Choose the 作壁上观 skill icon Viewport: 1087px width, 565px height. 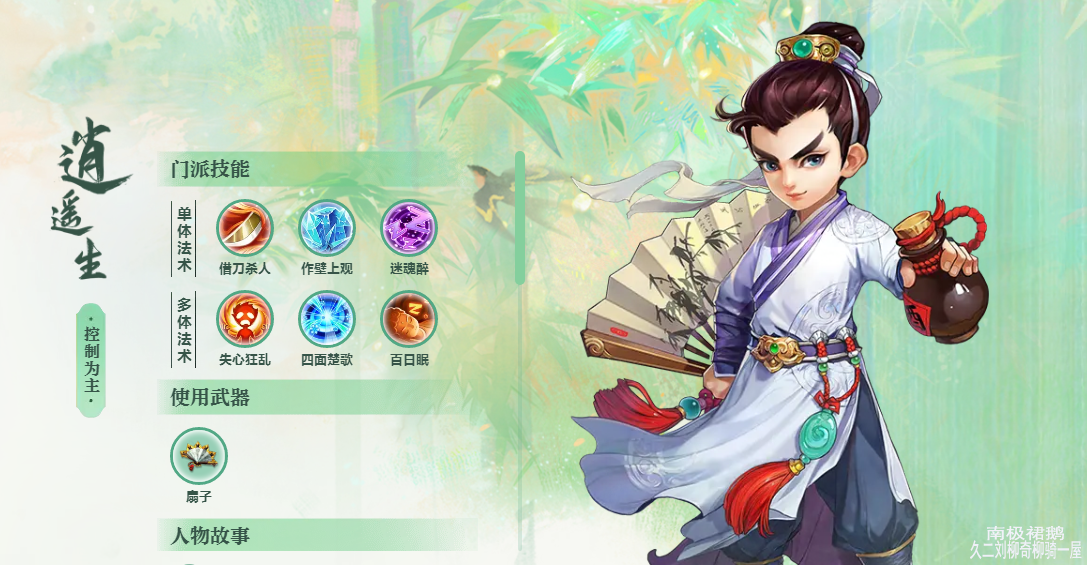(x=327, y=228)
